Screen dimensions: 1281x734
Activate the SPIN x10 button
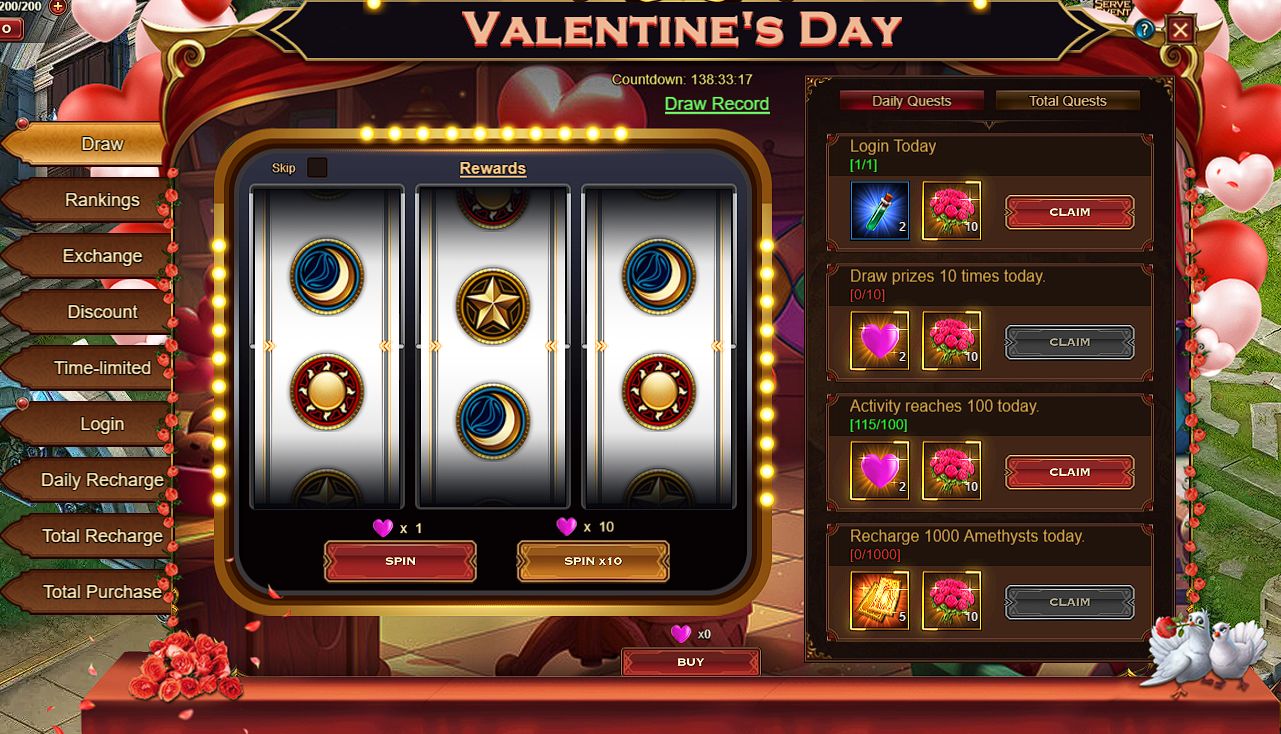coord(593,561)
